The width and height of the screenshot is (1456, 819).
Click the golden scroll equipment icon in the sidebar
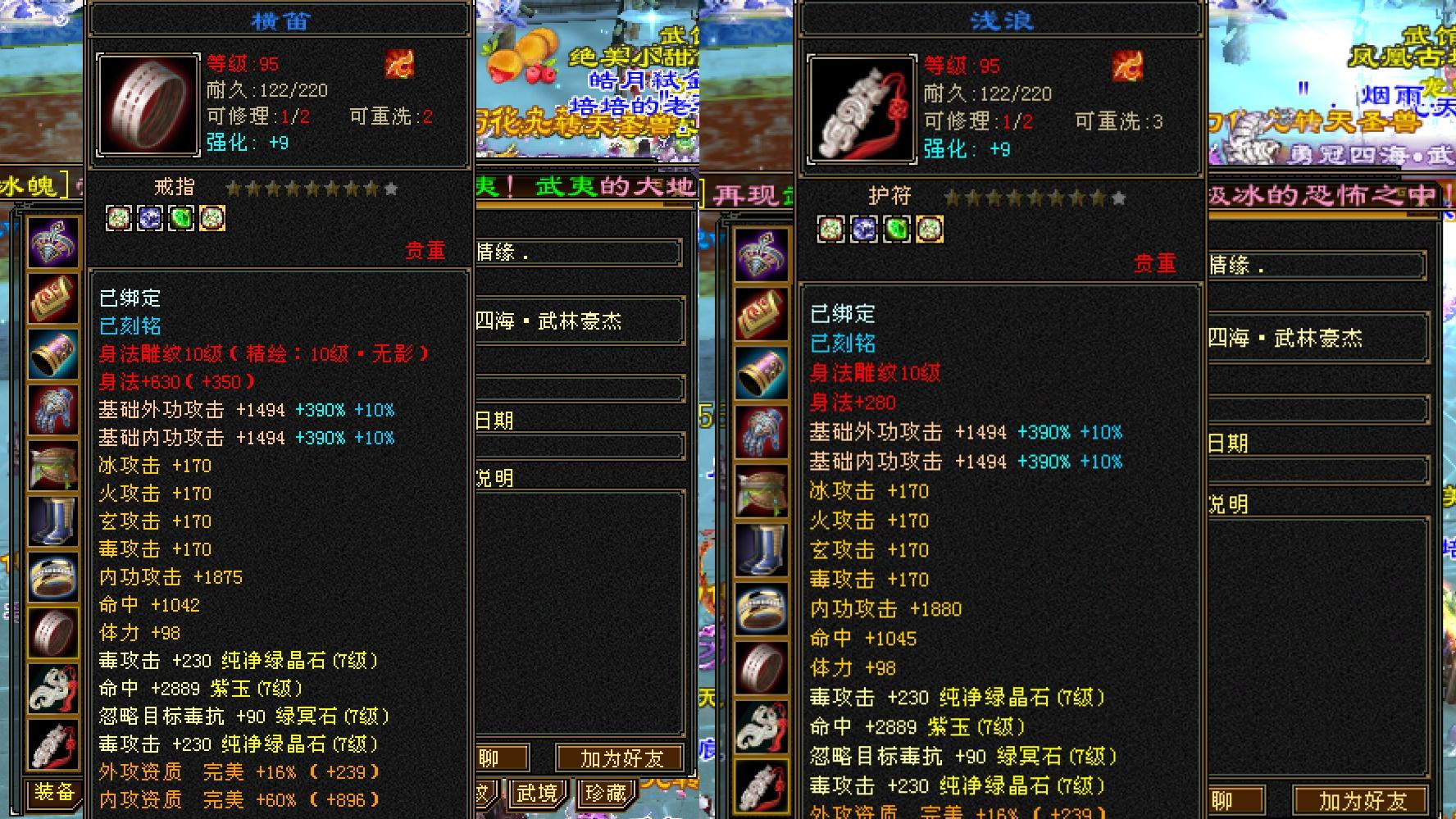[x=53, y=298]
